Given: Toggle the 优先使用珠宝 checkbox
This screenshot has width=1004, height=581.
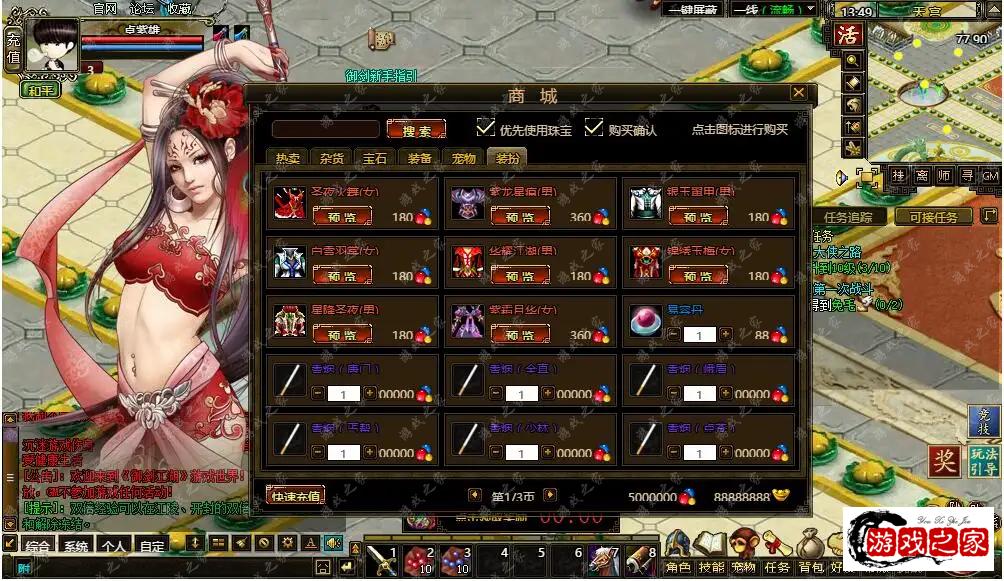Looking at the screenshot, I should pos(486,128).
